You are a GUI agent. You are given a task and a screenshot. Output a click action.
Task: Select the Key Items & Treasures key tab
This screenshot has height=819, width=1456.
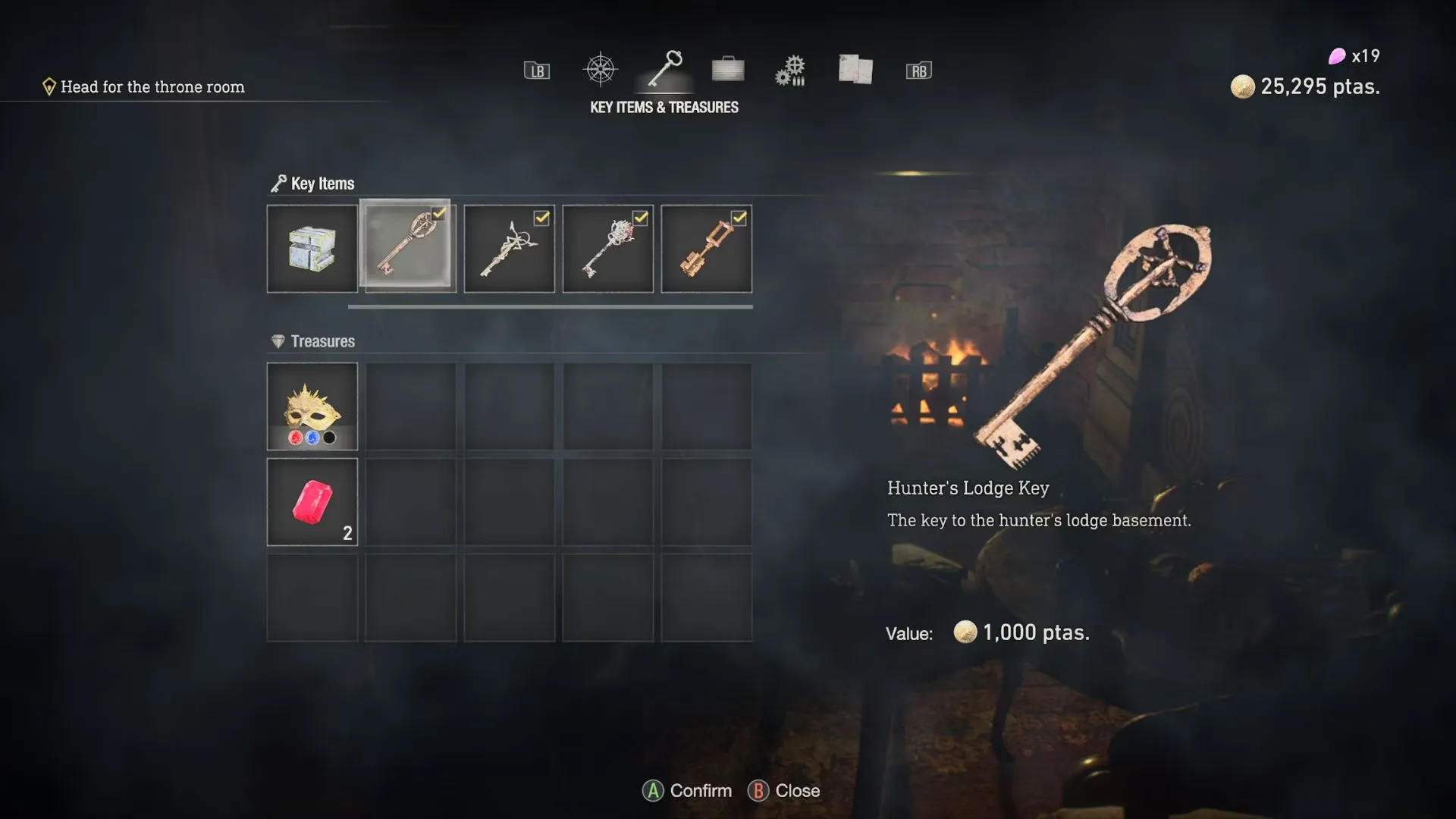click(x=665, y=70)
